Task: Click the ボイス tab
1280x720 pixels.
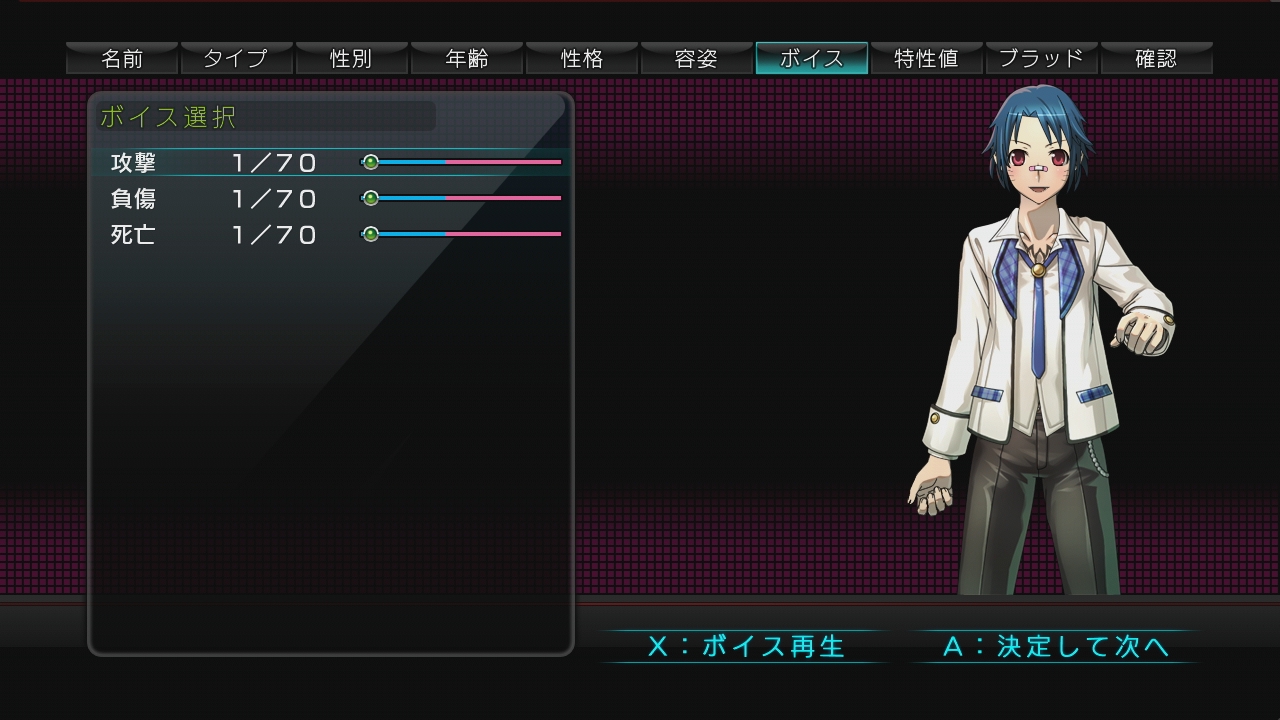Action: click(x=812, y=59)
